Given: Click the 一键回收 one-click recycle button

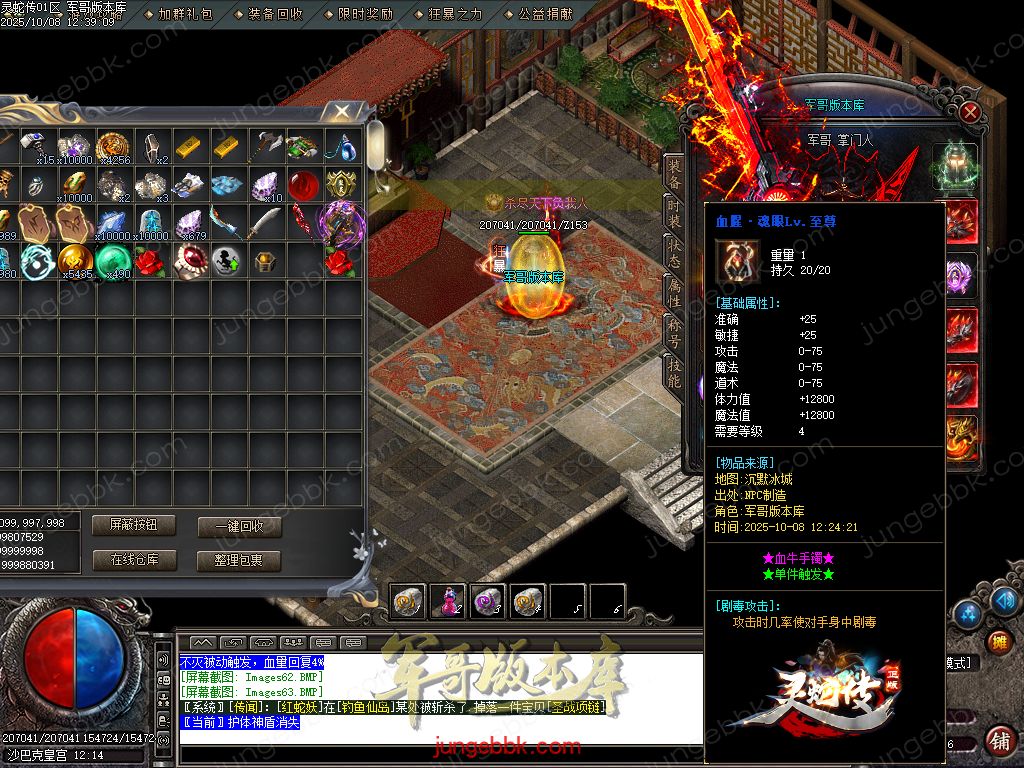Looking at the screenshot, I should point(239,527).
